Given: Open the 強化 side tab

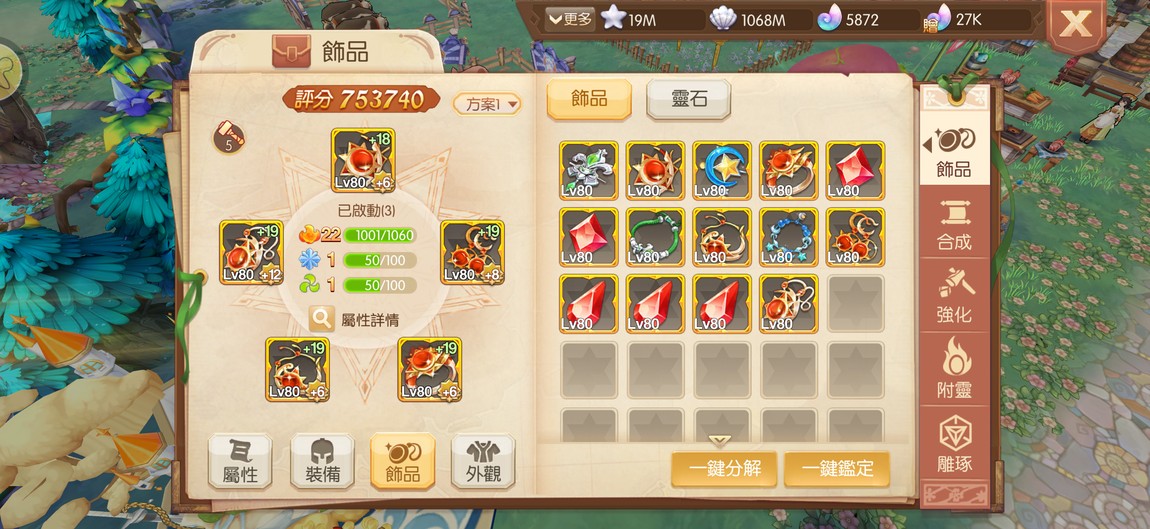Looking at the screenshot, I should (x=954, y=298).
